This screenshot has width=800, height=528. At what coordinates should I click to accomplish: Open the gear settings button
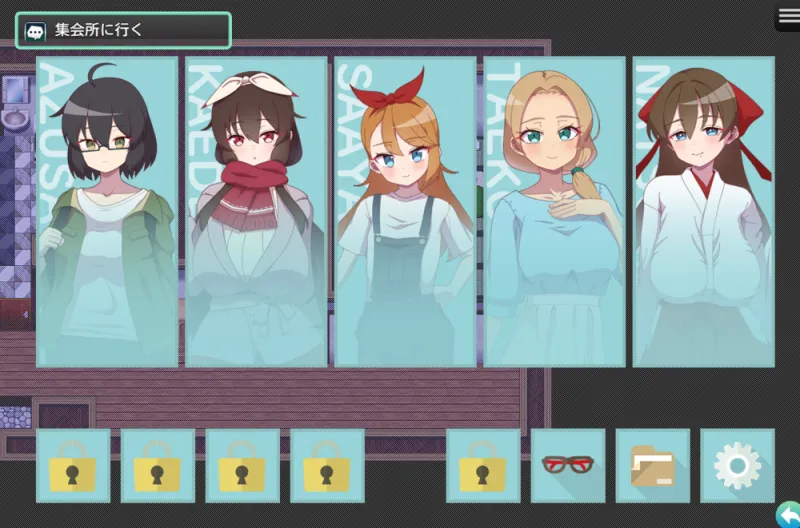737,465
